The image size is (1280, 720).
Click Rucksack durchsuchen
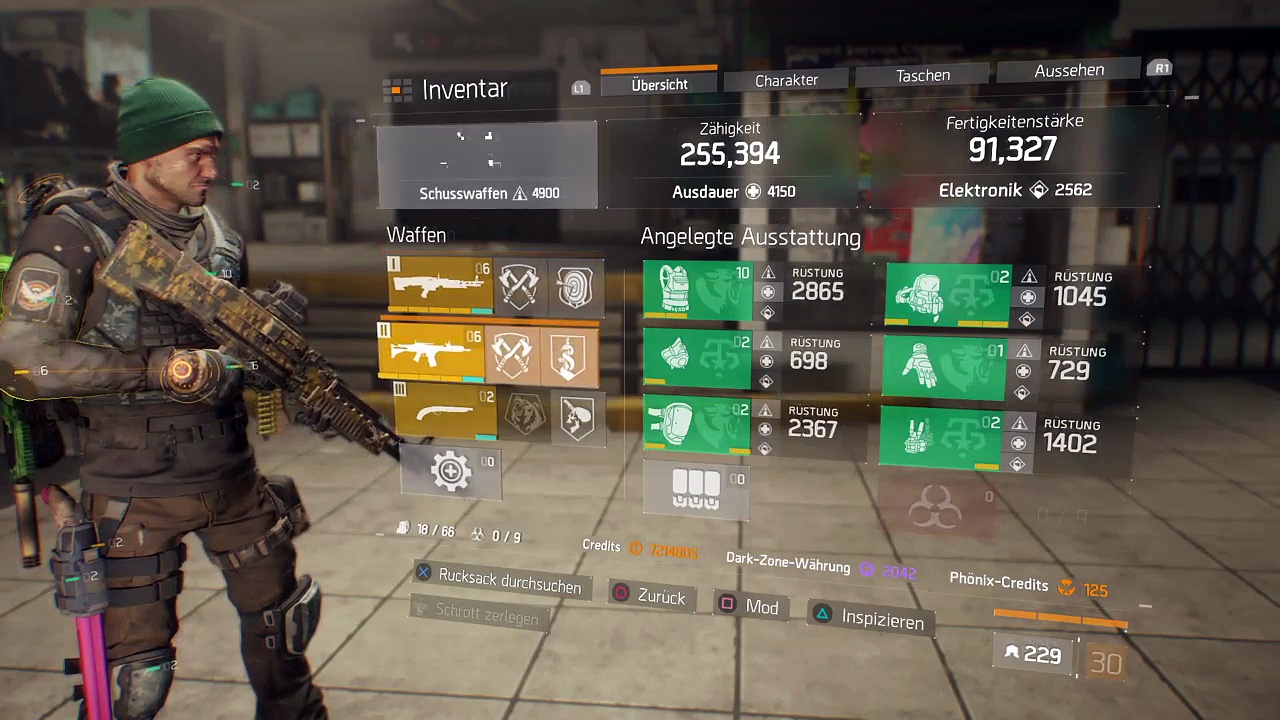[x=499, y=582]
